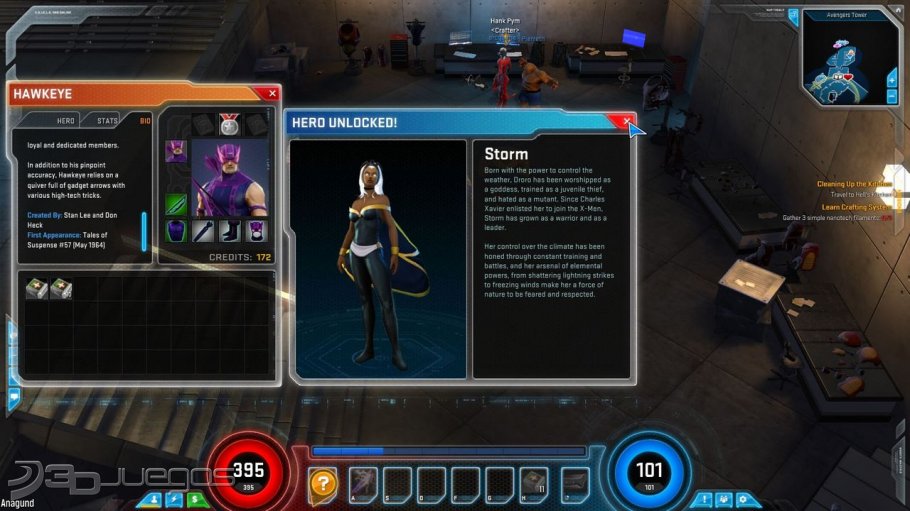Screen dimensions: 910x511
Task: Select the purple vest armor slot
Action: pyautogui.click(x=175, y=231)
